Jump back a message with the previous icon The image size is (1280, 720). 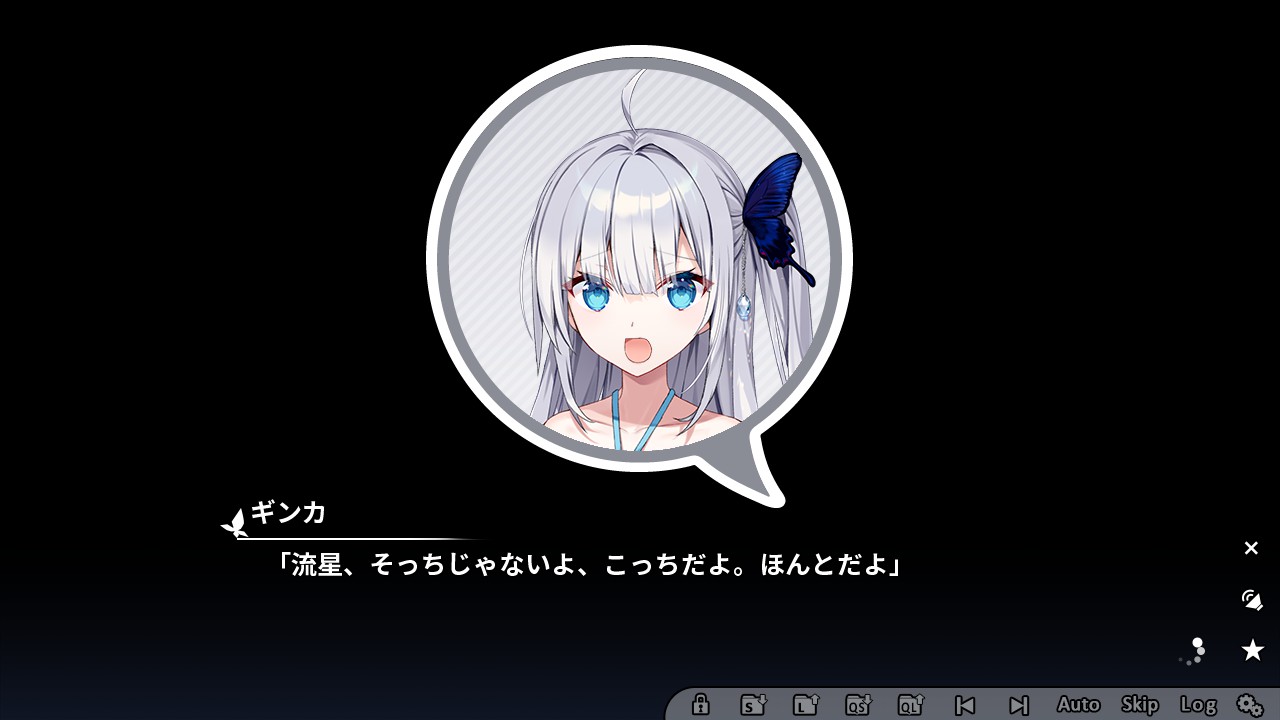click(964, 706)
